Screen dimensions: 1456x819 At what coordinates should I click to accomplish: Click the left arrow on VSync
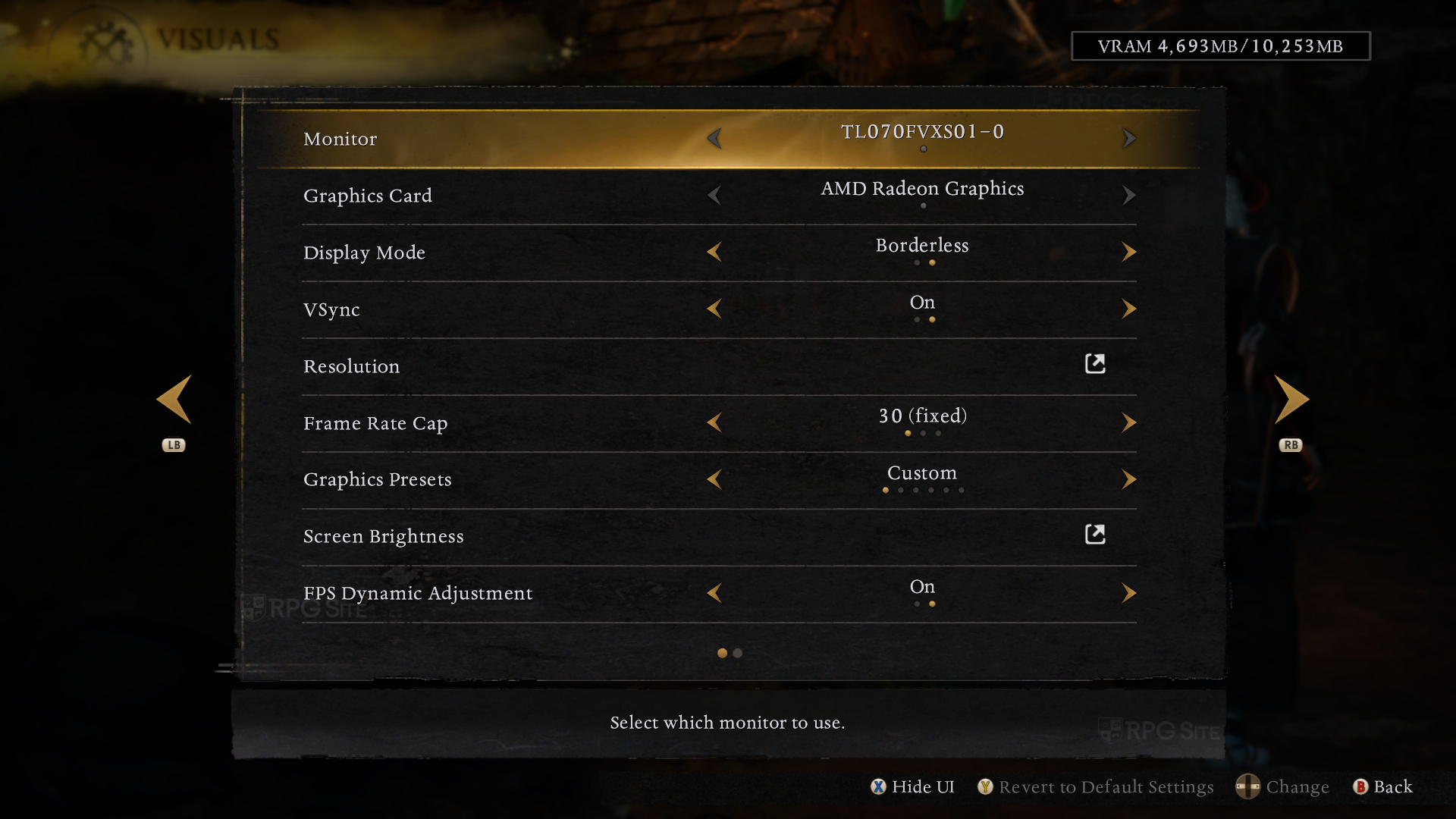pyautogui.click(x=714, y=309)
